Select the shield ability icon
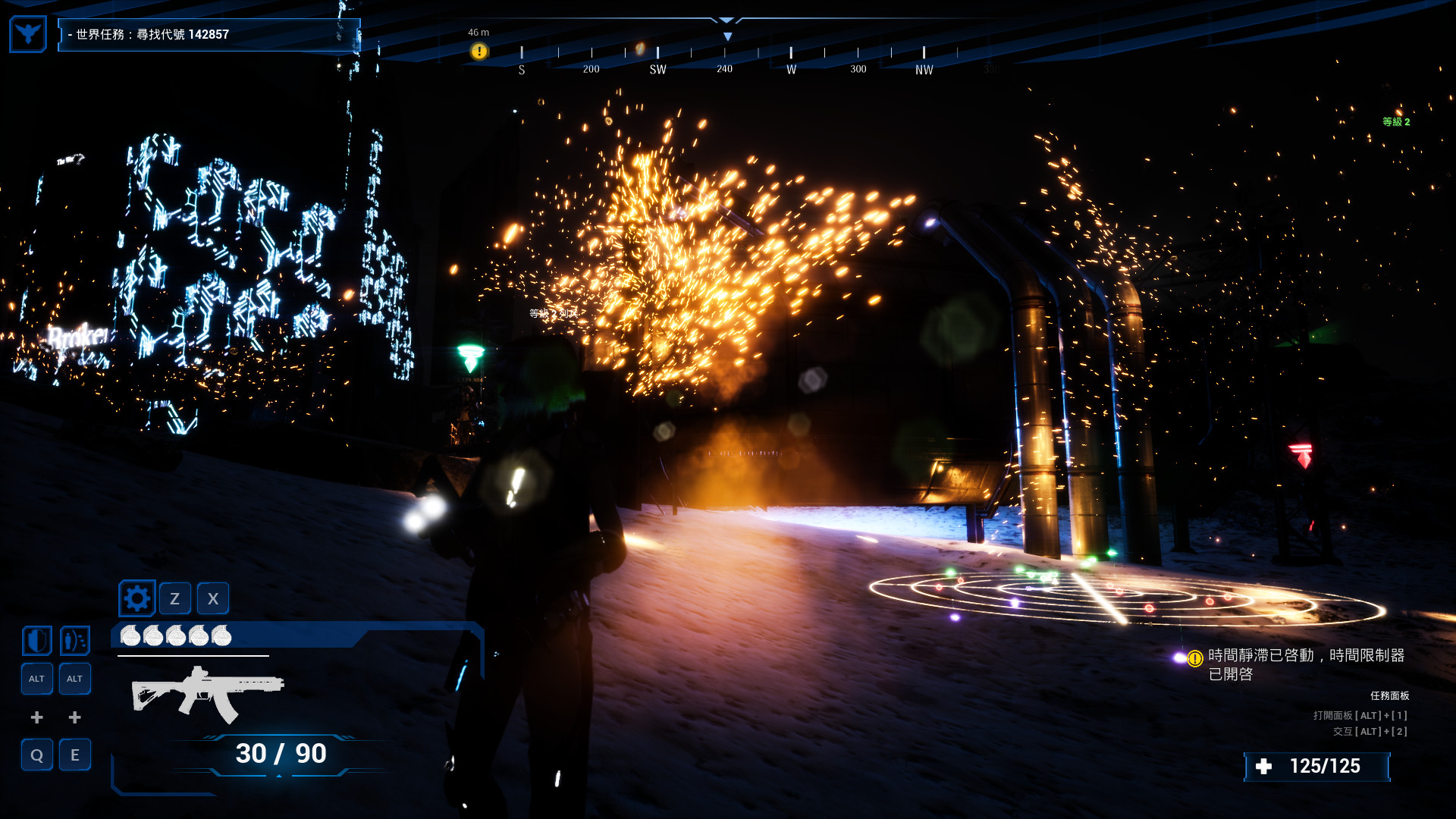 click(x=36, y=640)
